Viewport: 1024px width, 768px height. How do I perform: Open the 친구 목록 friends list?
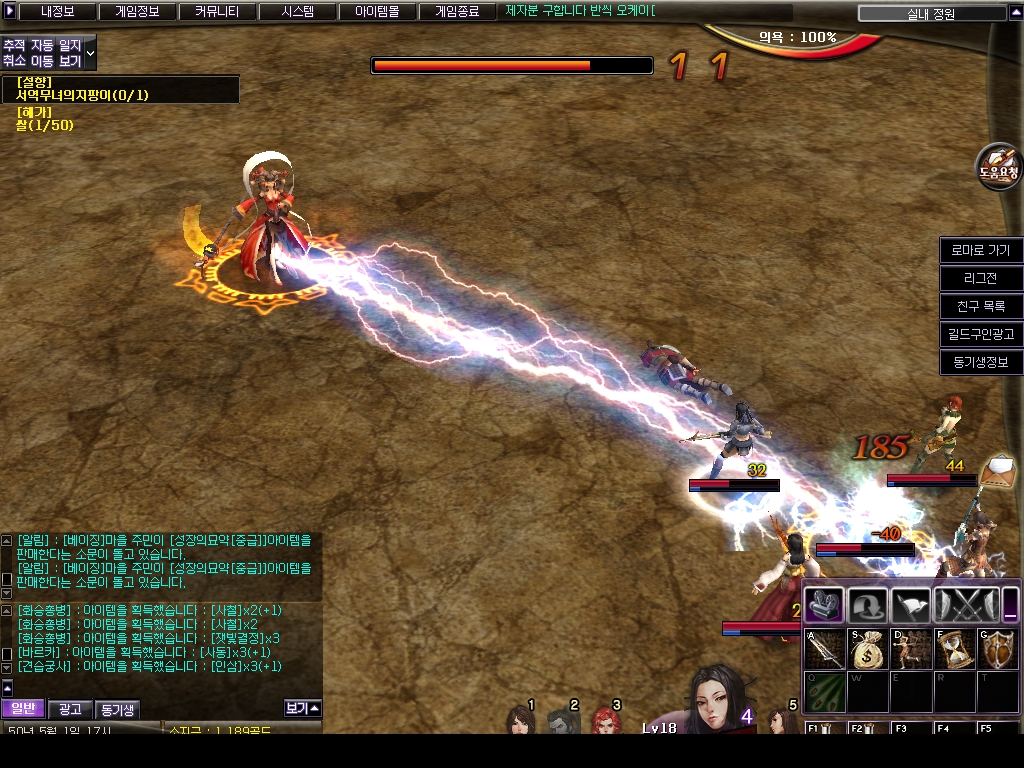click(981, 306)
